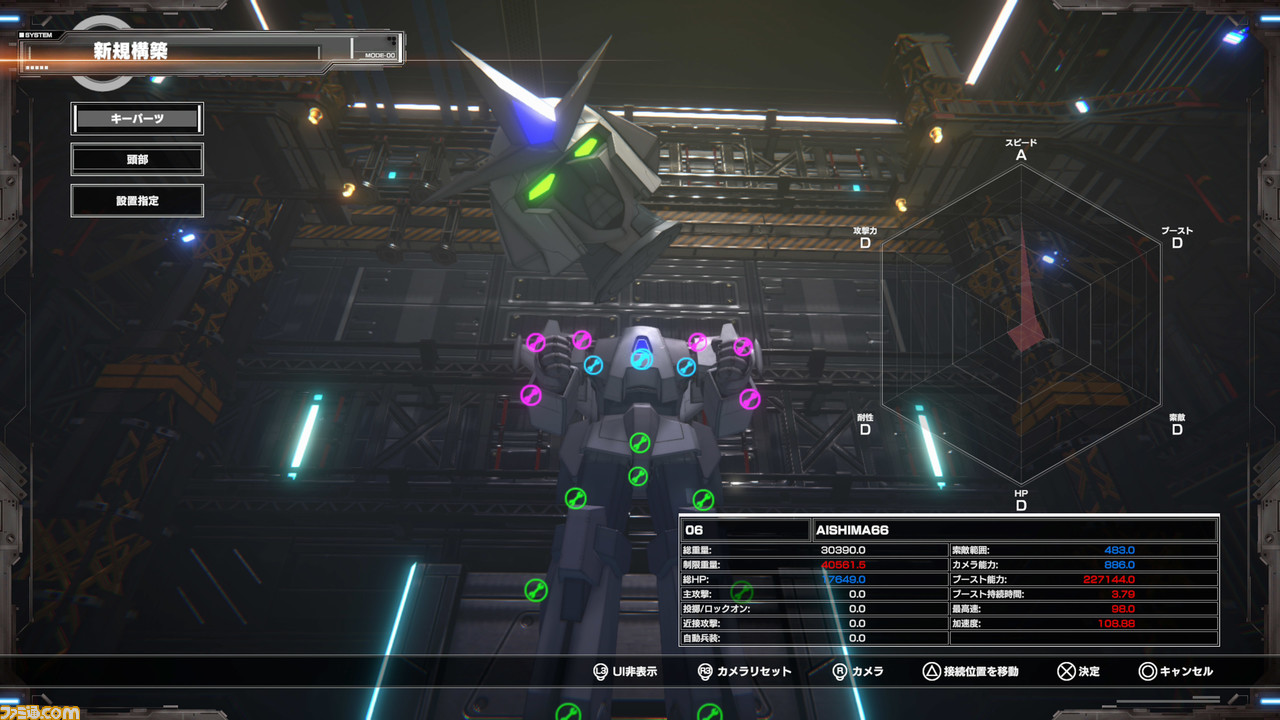Image resolution: width=1280 pixels, height=720 pixels.
Task: Select the キーパーツ menu entry
Action: coord(137,119)
